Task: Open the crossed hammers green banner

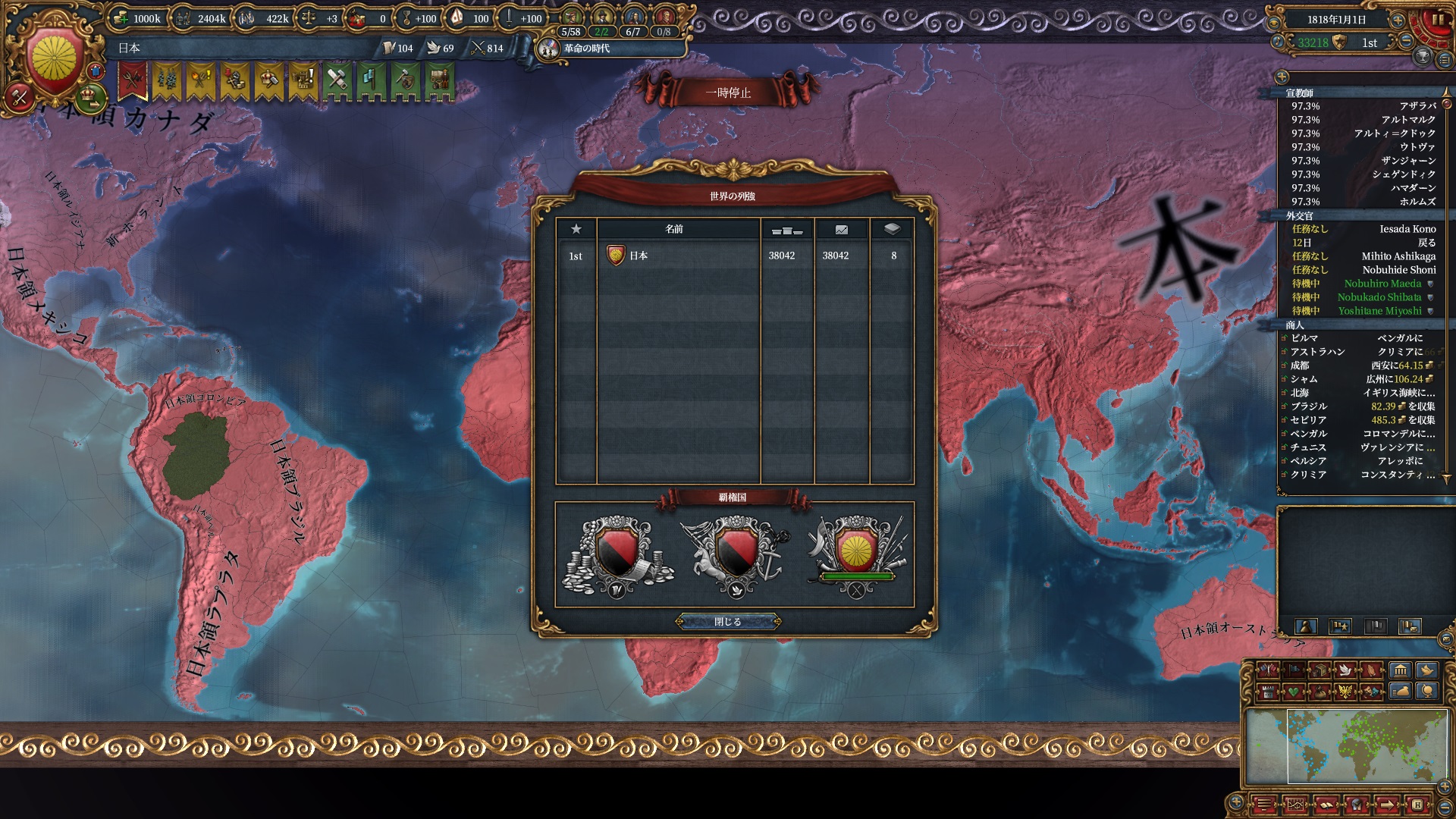Action: 337,80
